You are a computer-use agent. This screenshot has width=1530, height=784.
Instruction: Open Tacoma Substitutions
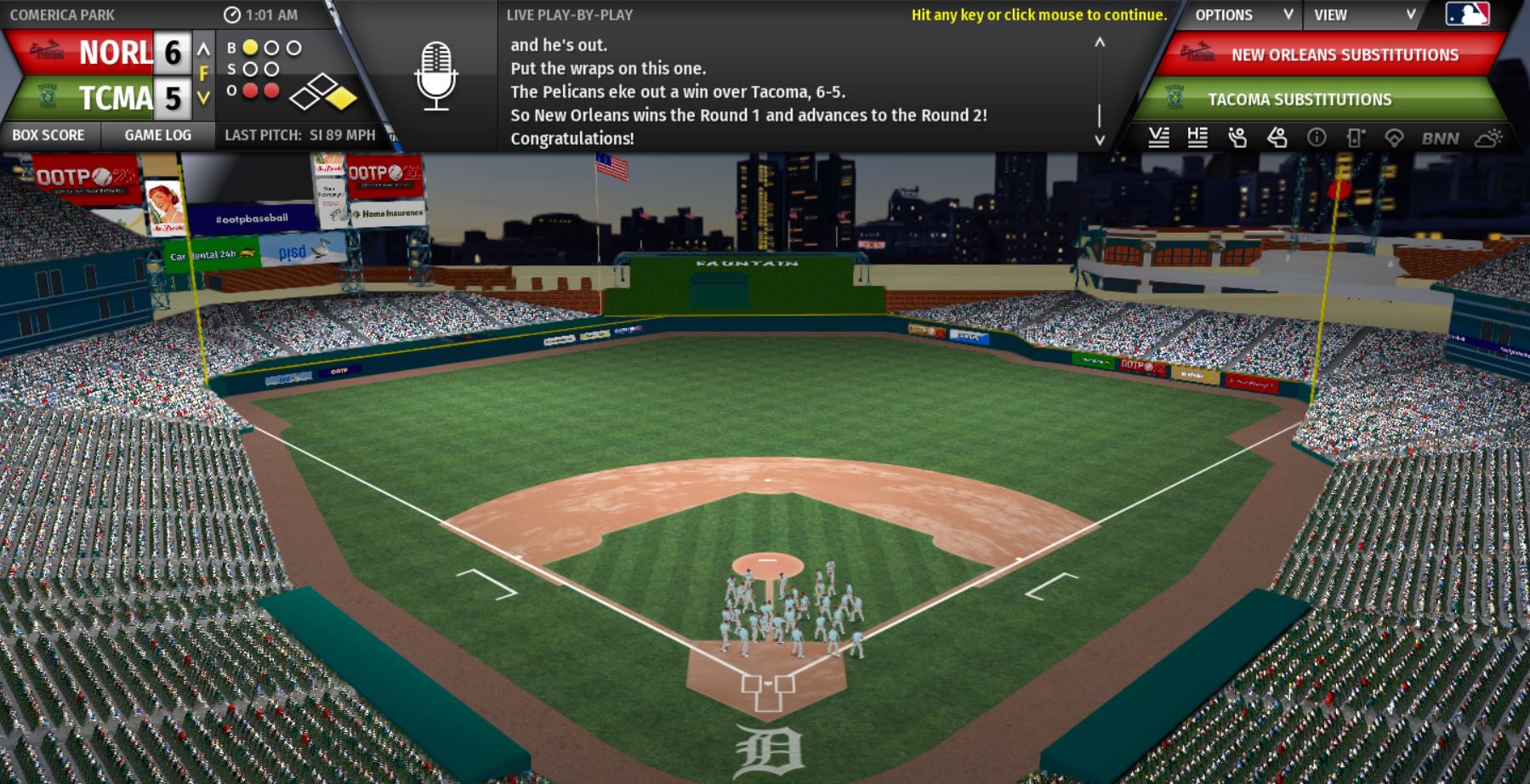pos(1300,99)
